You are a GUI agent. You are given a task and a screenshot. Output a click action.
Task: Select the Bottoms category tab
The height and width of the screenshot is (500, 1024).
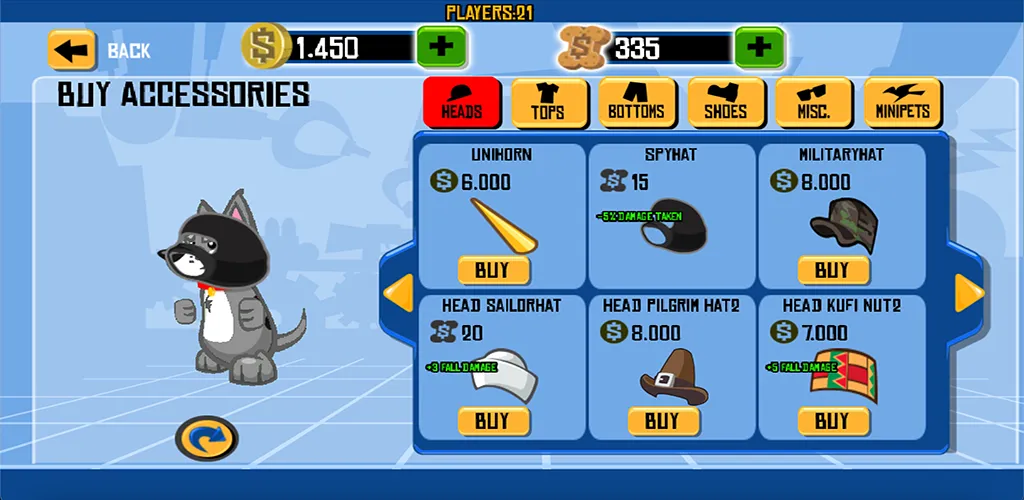click(636, 103)
